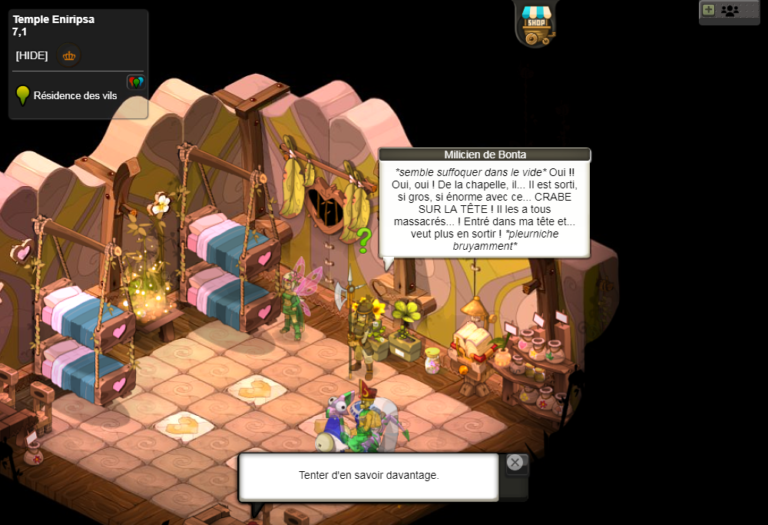Viewport: 768px width, 525px height.
Task: Close the dialogue with the X button
Action: click(x=514, y=462)
